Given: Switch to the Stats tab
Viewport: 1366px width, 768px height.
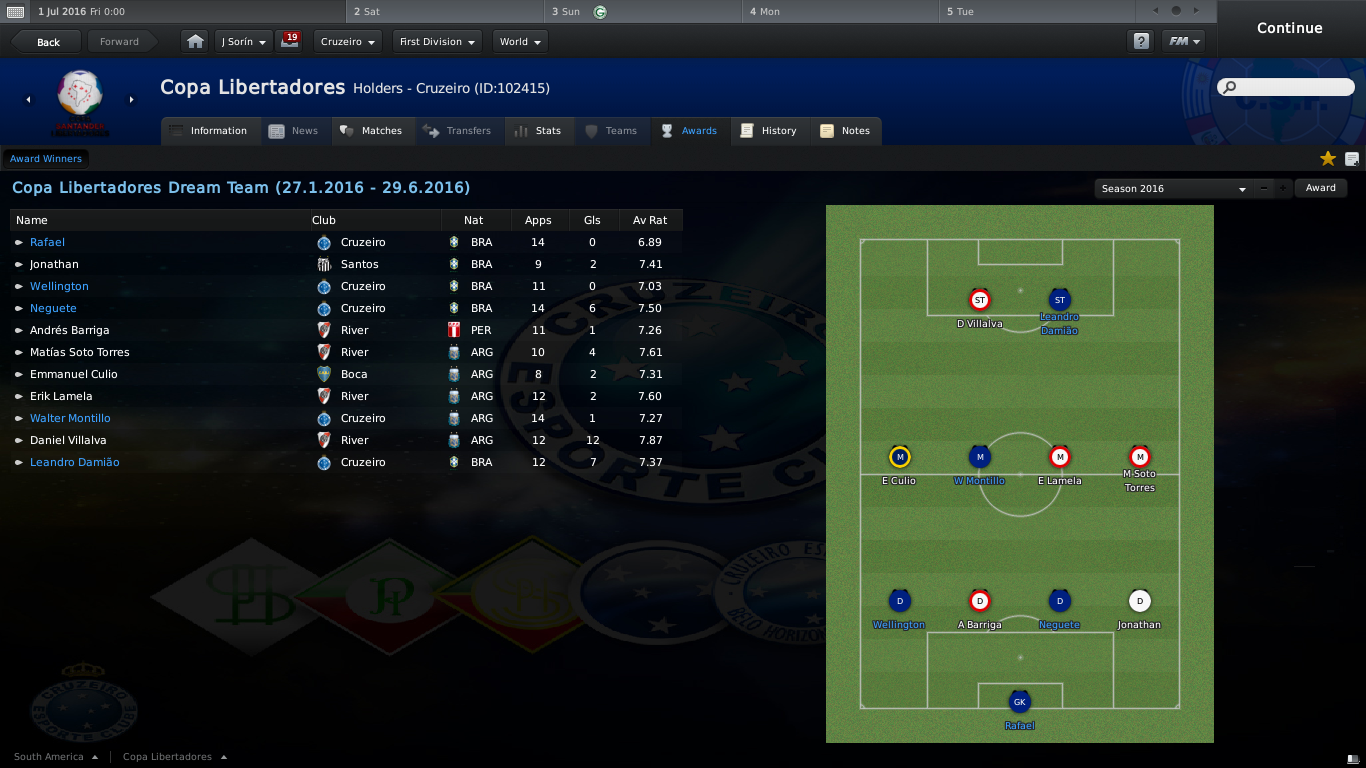Looking at the screenshot, I should 539,131.
